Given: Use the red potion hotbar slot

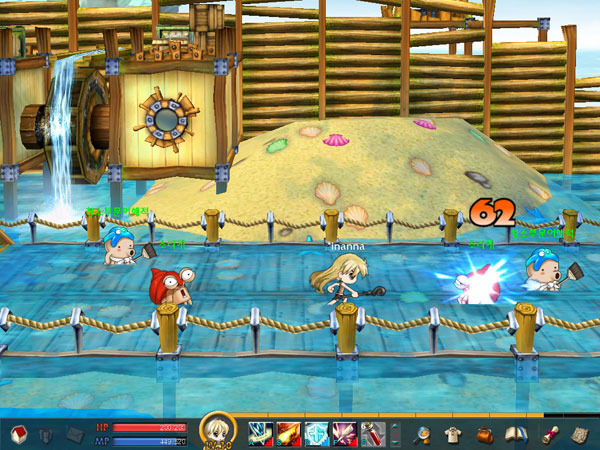Looking at the screenshot, I should coord(372,433).
